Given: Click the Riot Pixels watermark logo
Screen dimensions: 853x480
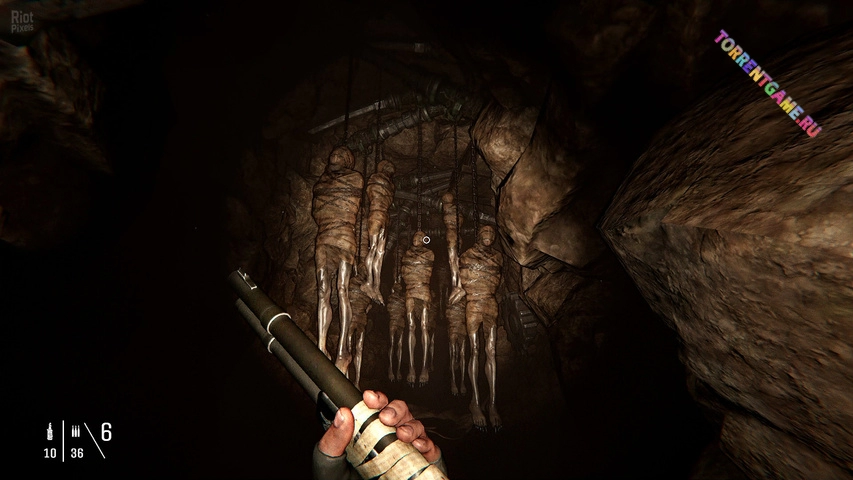Looking at the screenshot, I should [x=20, y=20].
